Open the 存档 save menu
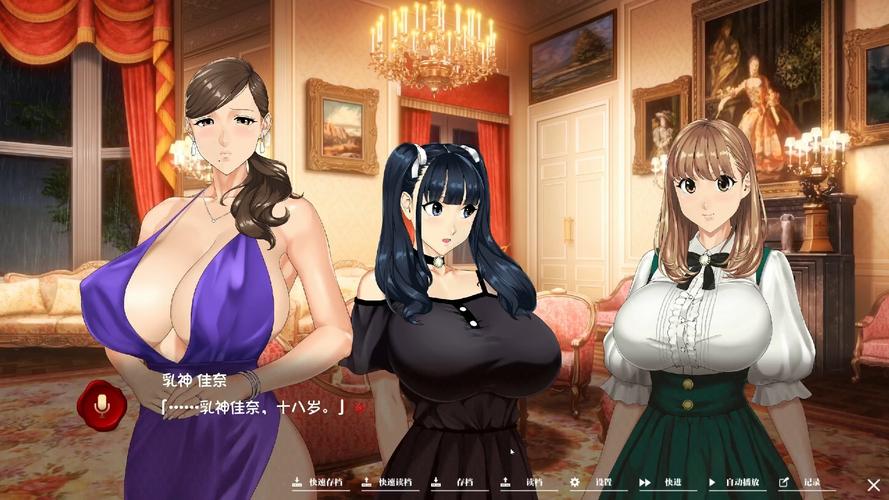Viewport: 889px width, 500px height. 456,482
